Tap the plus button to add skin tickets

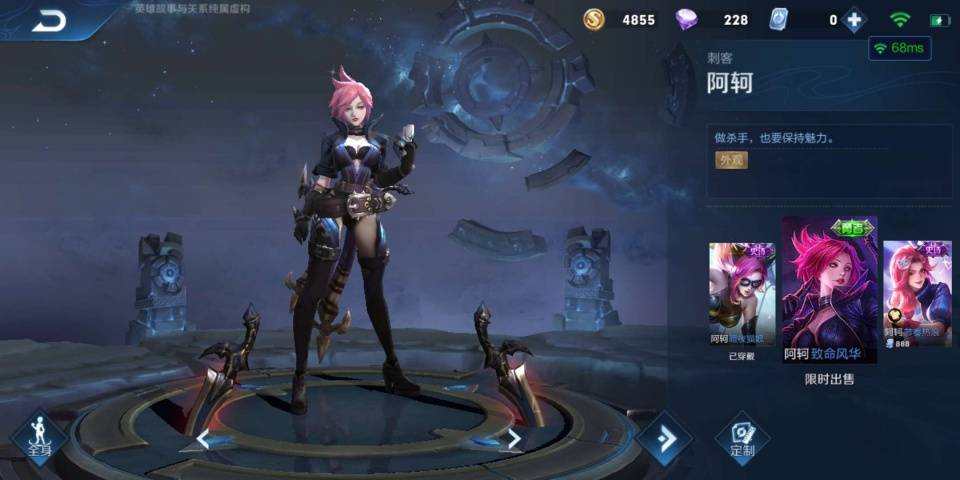[x=853, y=20]
